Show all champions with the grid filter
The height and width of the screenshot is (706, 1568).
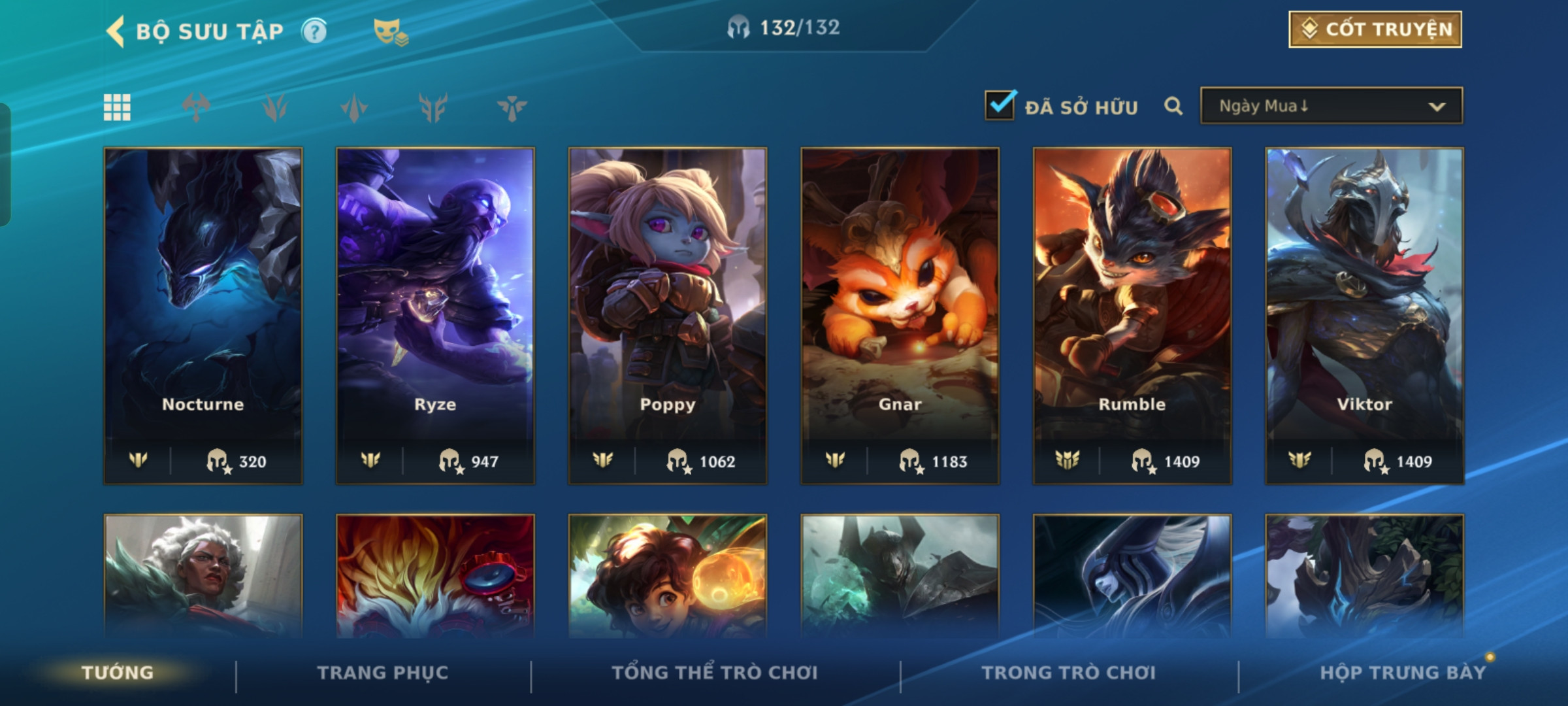(117, 107)
